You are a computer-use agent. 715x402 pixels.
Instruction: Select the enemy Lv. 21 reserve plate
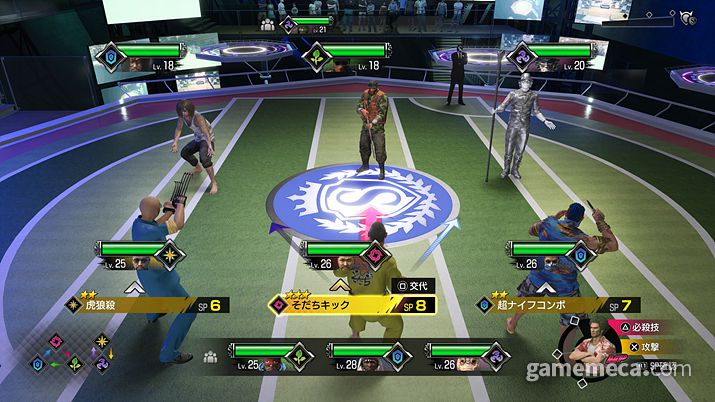[x=307, y=23]
